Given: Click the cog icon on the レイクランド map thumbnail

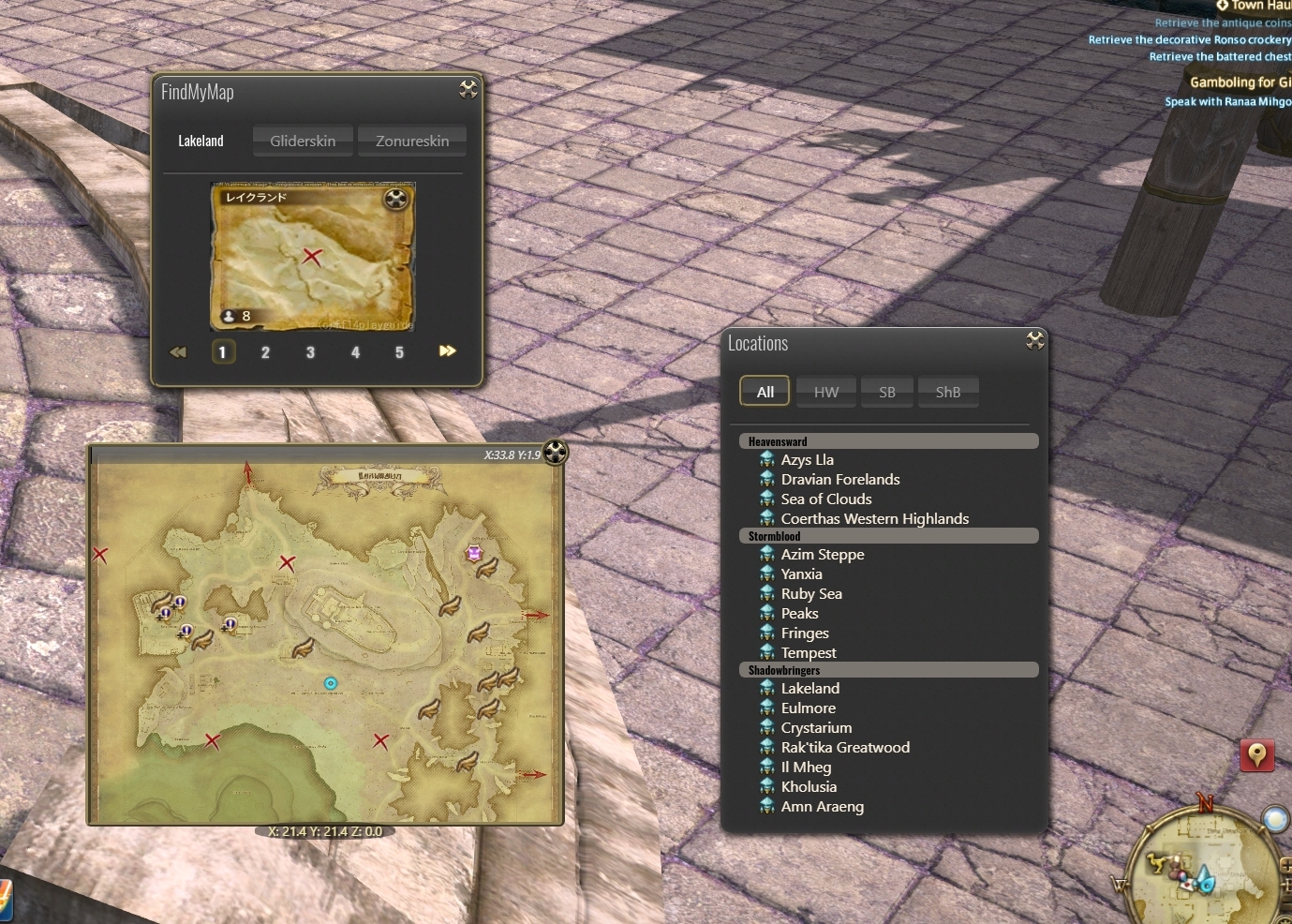Looking at the screenshot, I should pyautogui.click(x=394, y=200).
